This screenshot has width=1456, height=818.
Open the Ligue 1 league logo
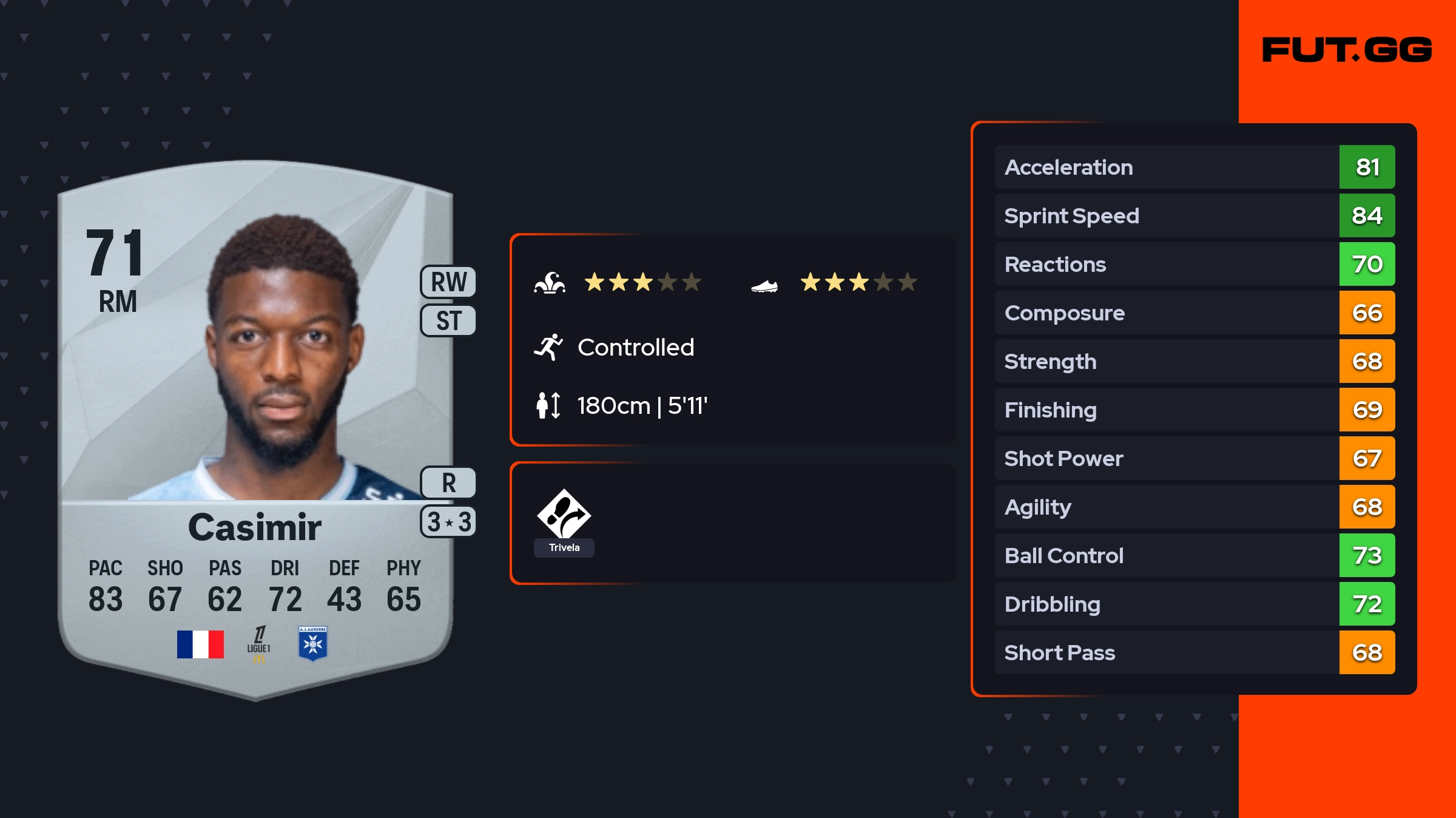[x=258, y=644]
